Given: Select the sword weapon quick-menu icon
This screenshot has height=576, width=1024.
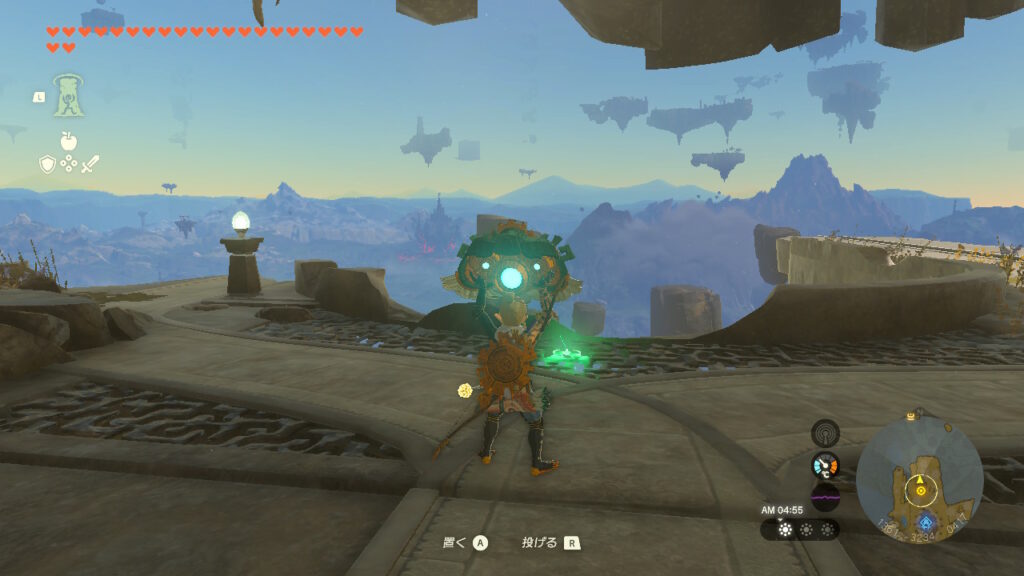Looking at the screenshot, I should coord(90,164).
